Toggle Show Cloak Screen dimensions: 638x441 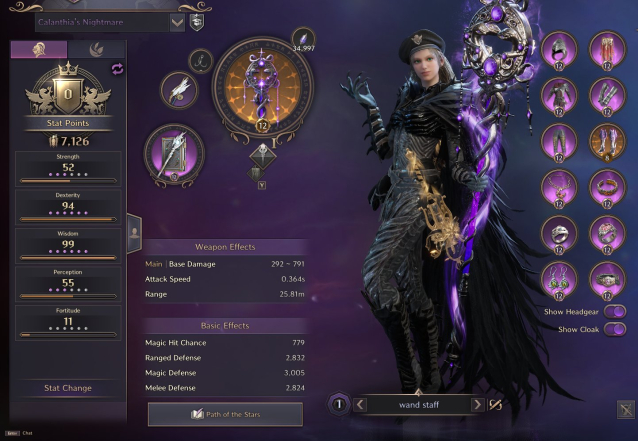pos(616,329)
